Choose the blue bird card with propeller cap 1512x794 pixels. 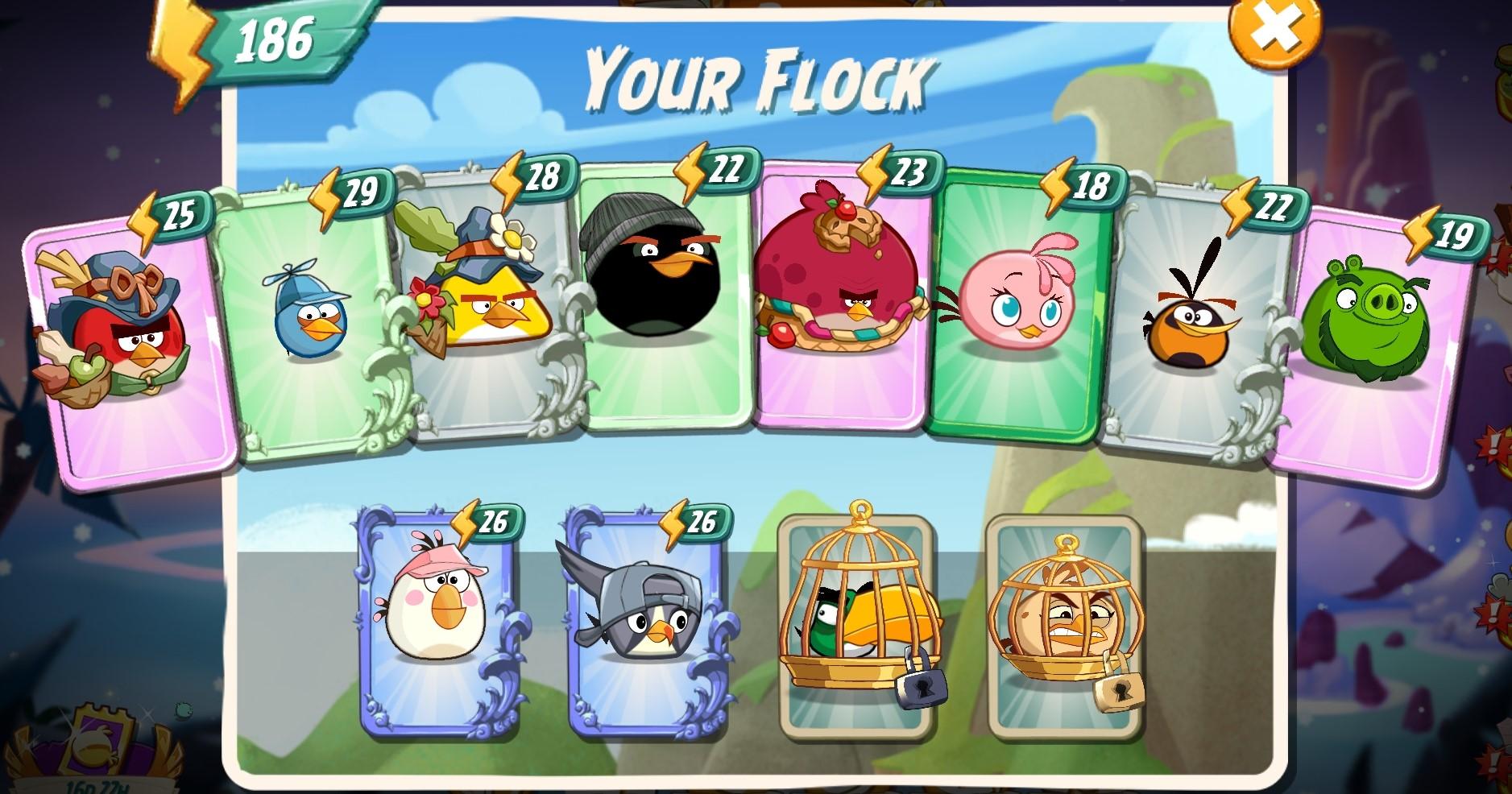311,322
